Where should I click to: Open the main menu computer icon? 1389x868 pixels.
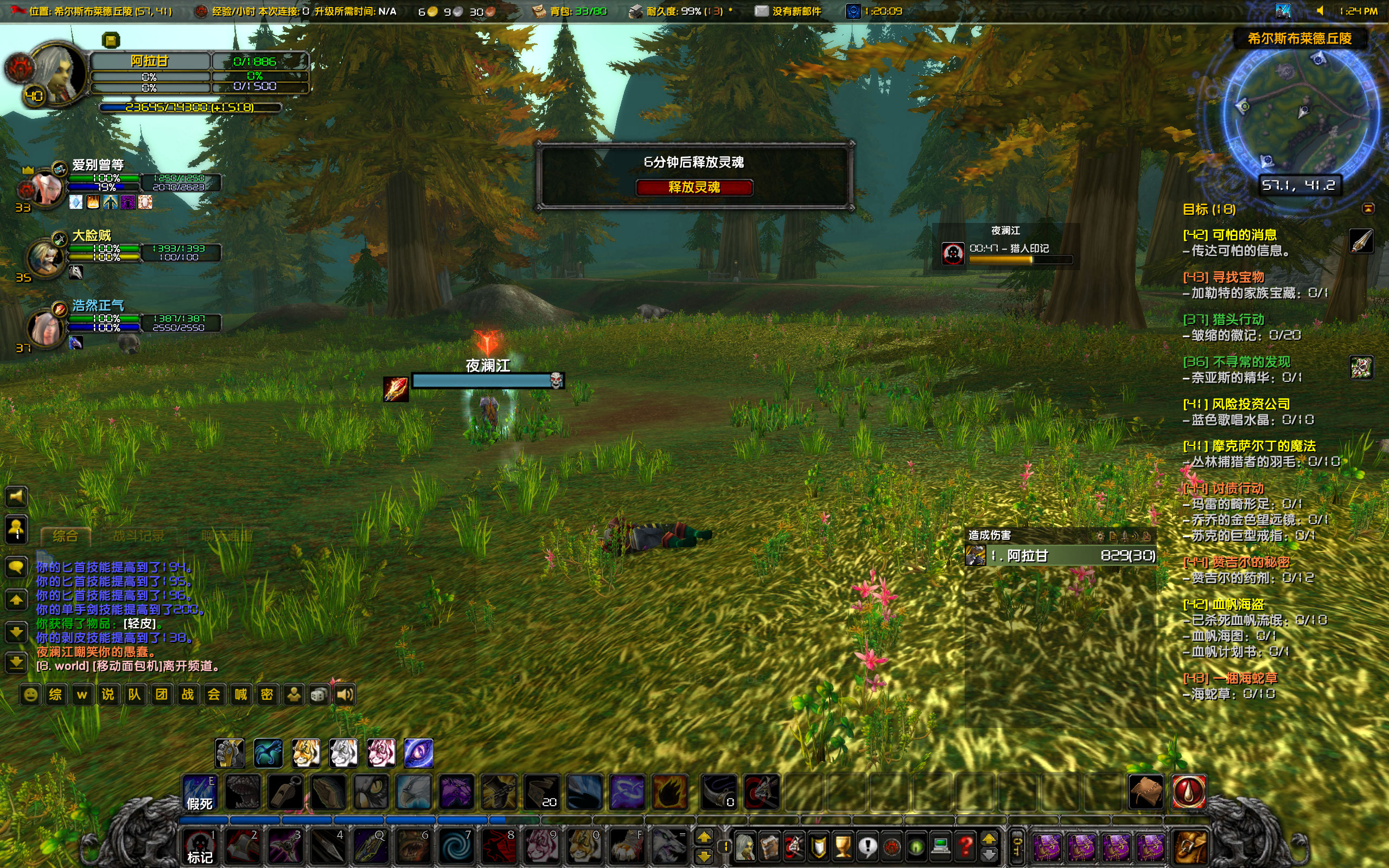click(941, 845)
